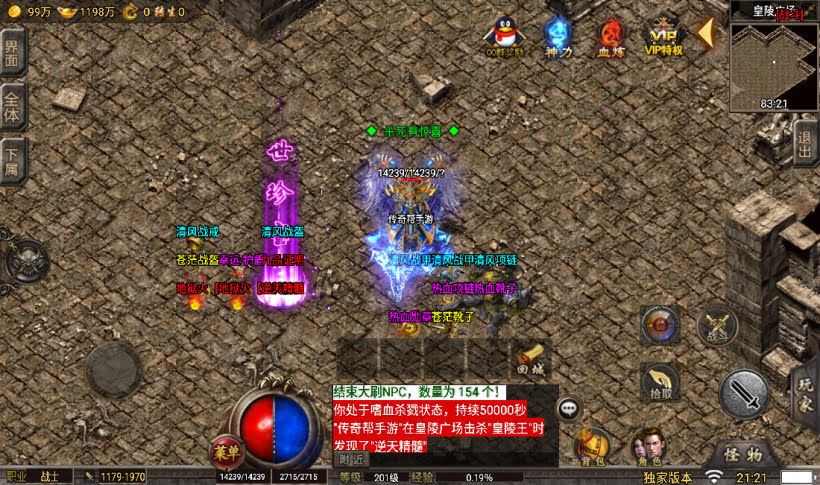The width and height of the screenshot is (820, 485).
Task: Open the 神力 blue flame menu
Action: coord(558,36)
